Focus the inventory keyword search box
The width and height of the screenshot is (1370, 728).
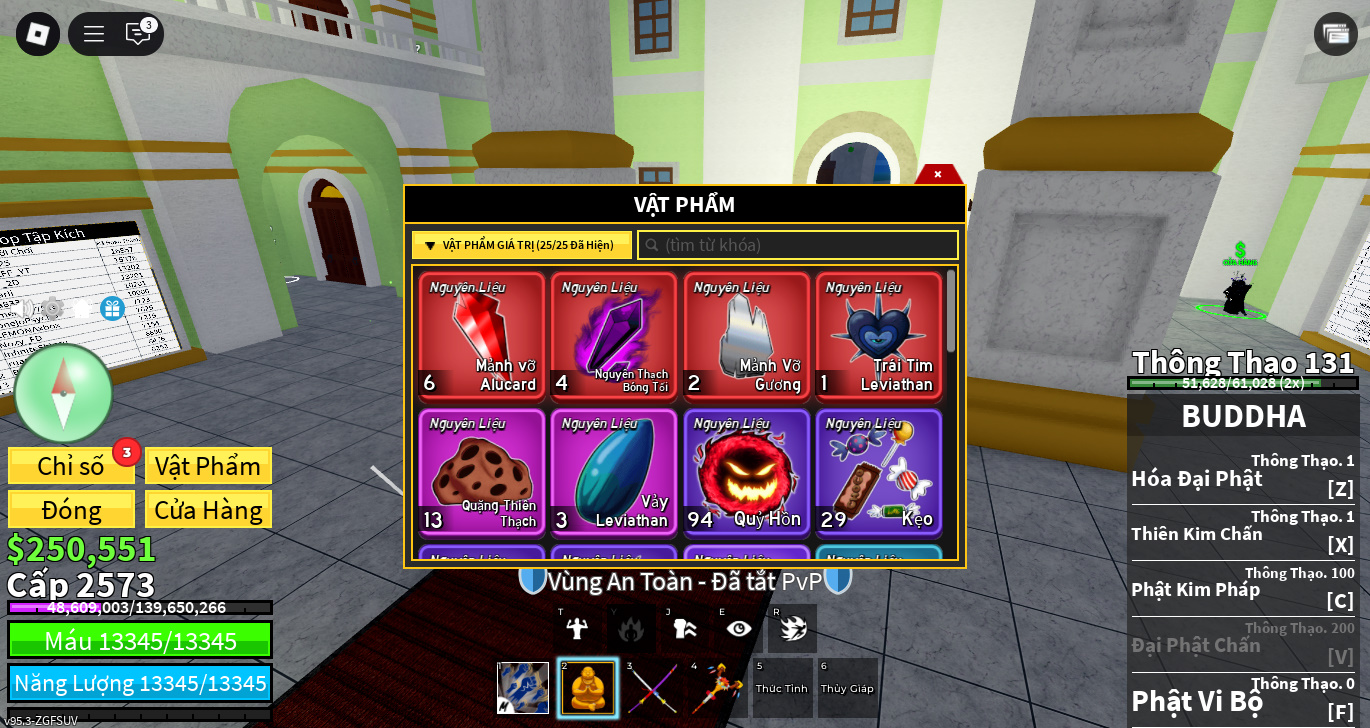click(x=798, y=245)
